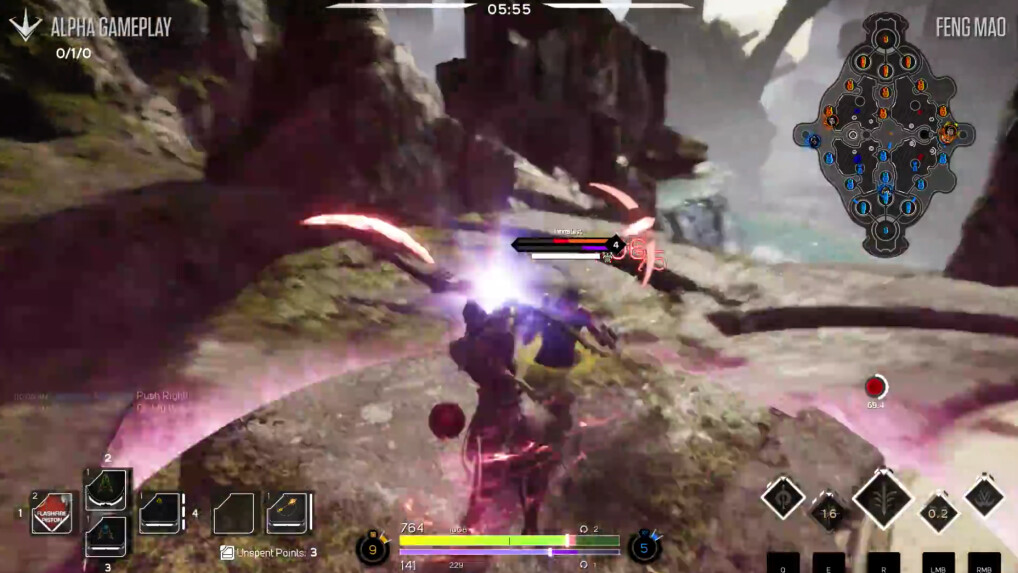Screen dimensions: 1018x573
Task: Click the blue number 5 badge
Action: point(645,548)
